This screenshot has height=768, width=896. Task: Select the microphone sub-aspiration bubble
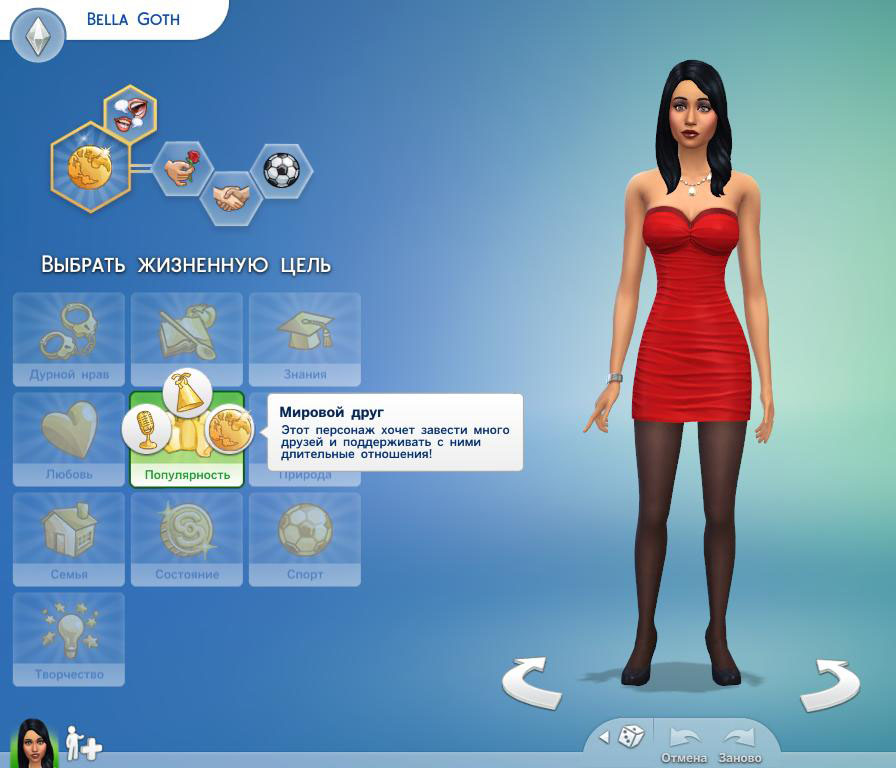(x=147, y=429)
